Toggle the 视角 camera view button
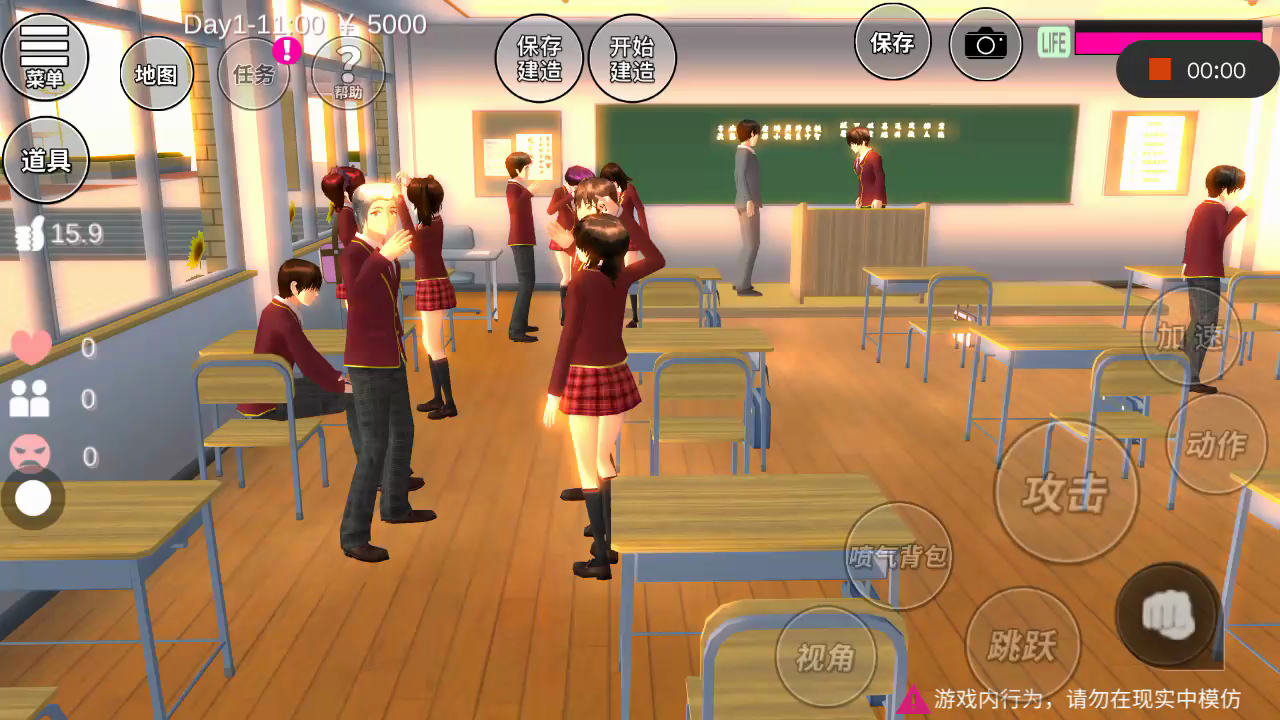 825,657
